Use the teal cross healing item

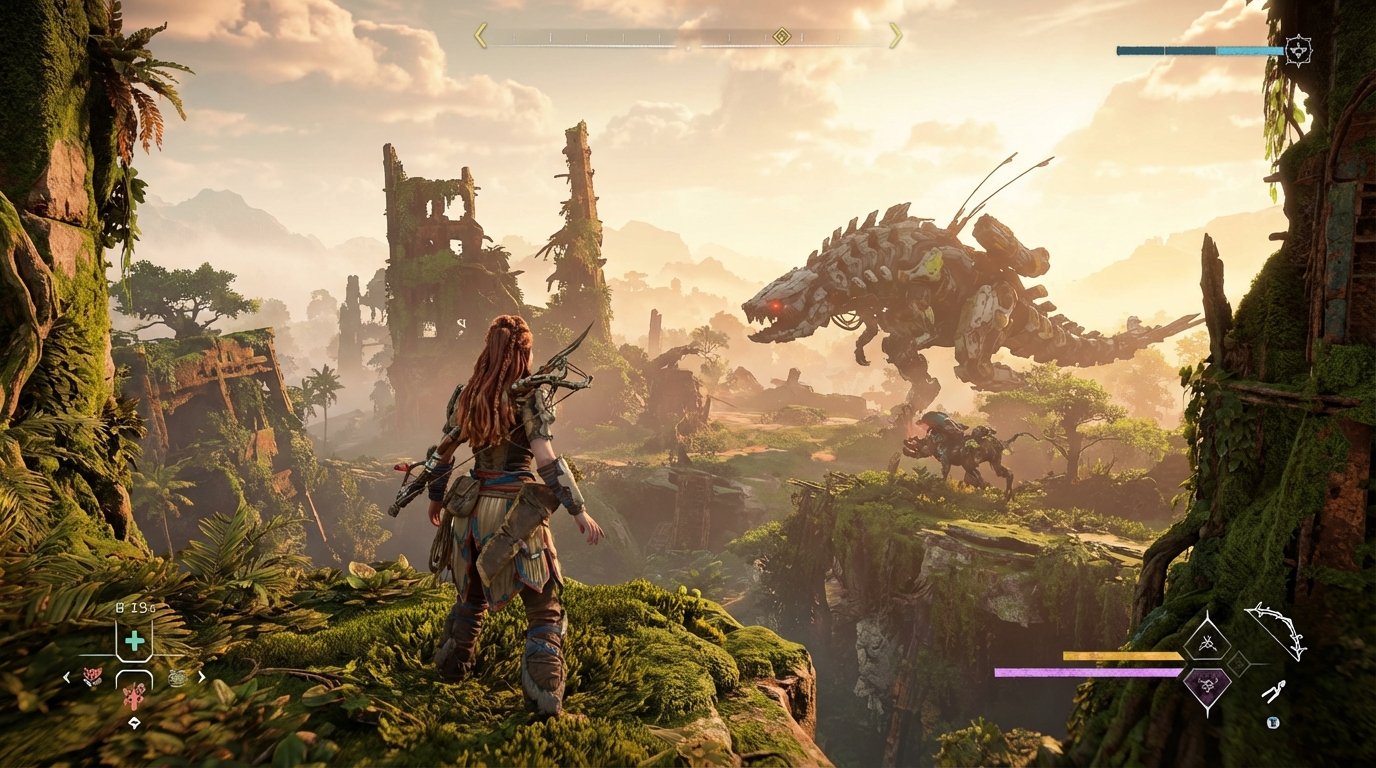click(134, 641)
